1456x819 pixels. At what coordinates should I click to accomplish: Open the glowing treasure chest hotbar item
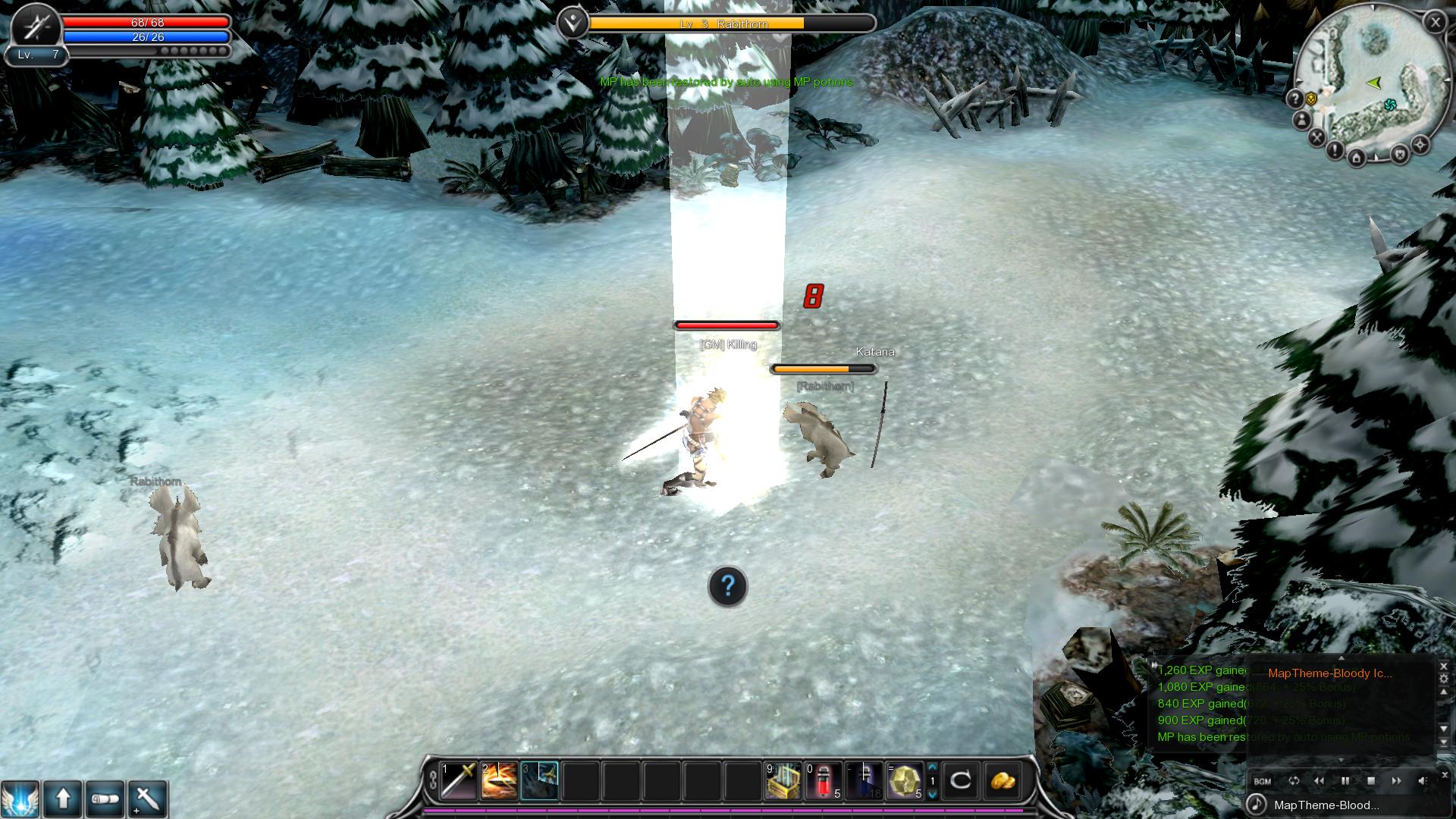coord(783,781)
